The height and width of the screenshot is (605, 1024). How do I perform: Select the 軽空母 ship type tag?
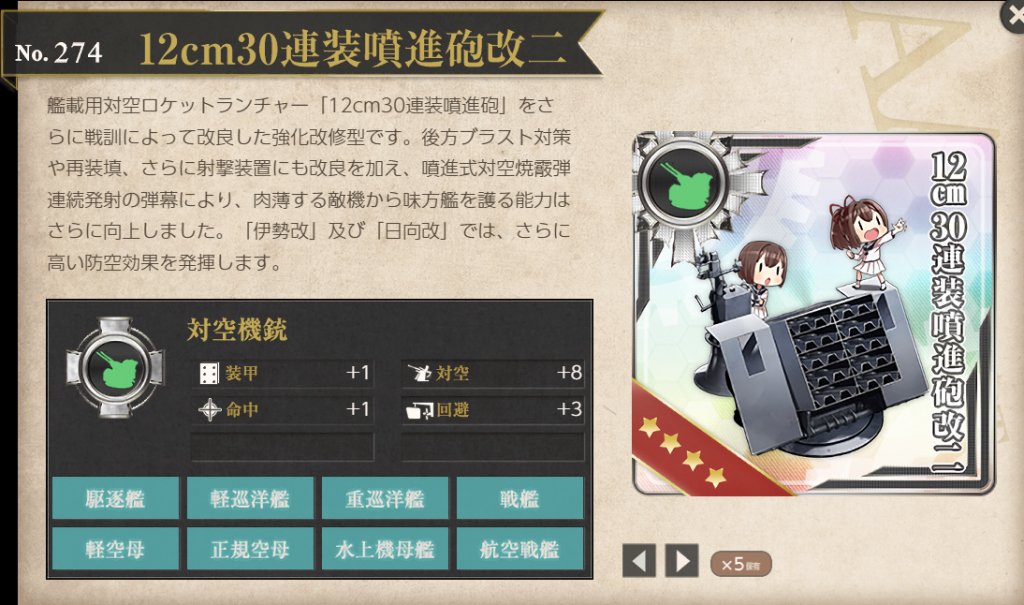115,549
